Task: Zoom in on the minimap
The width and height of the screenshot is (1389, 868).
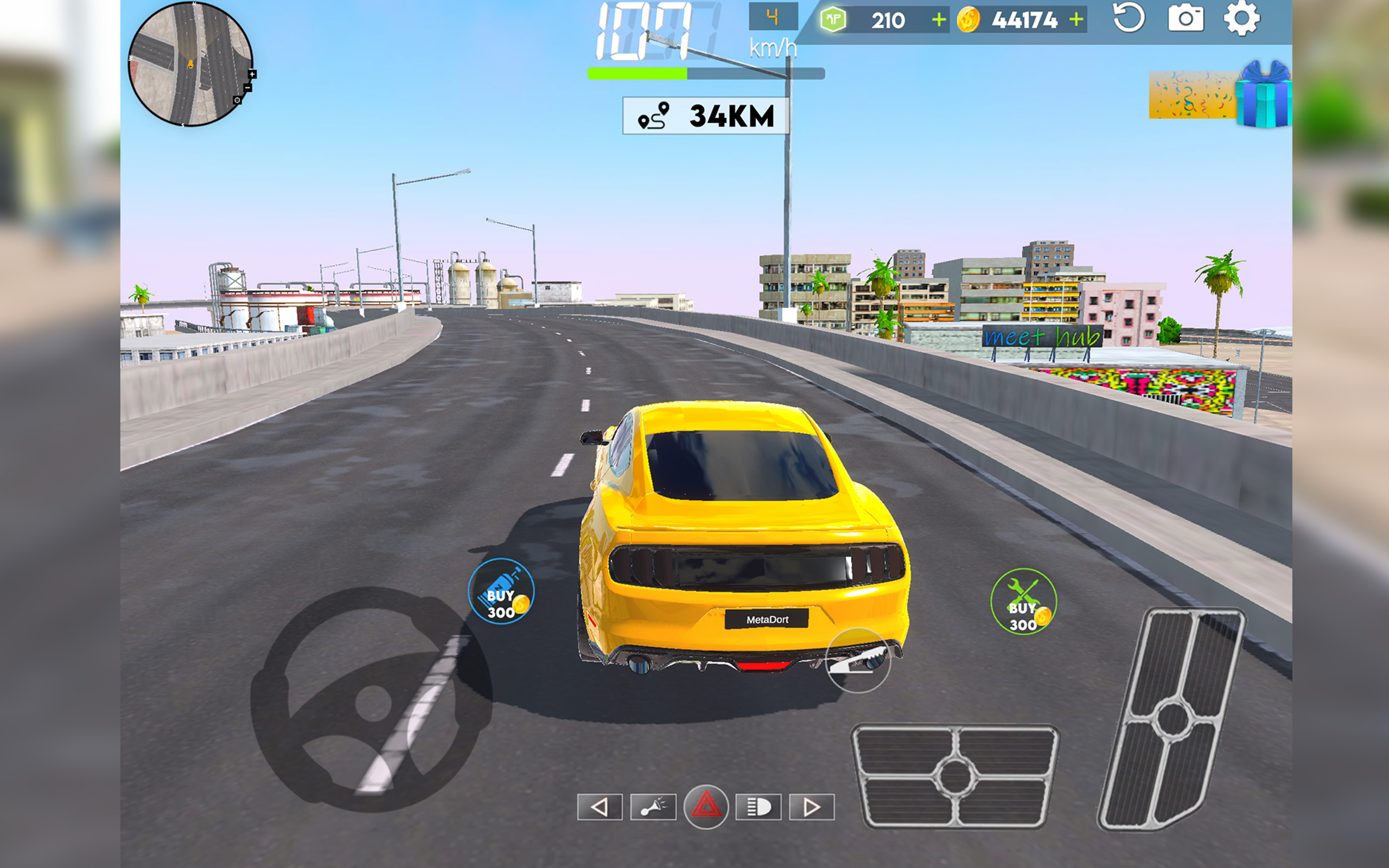Action: [252, 75]
